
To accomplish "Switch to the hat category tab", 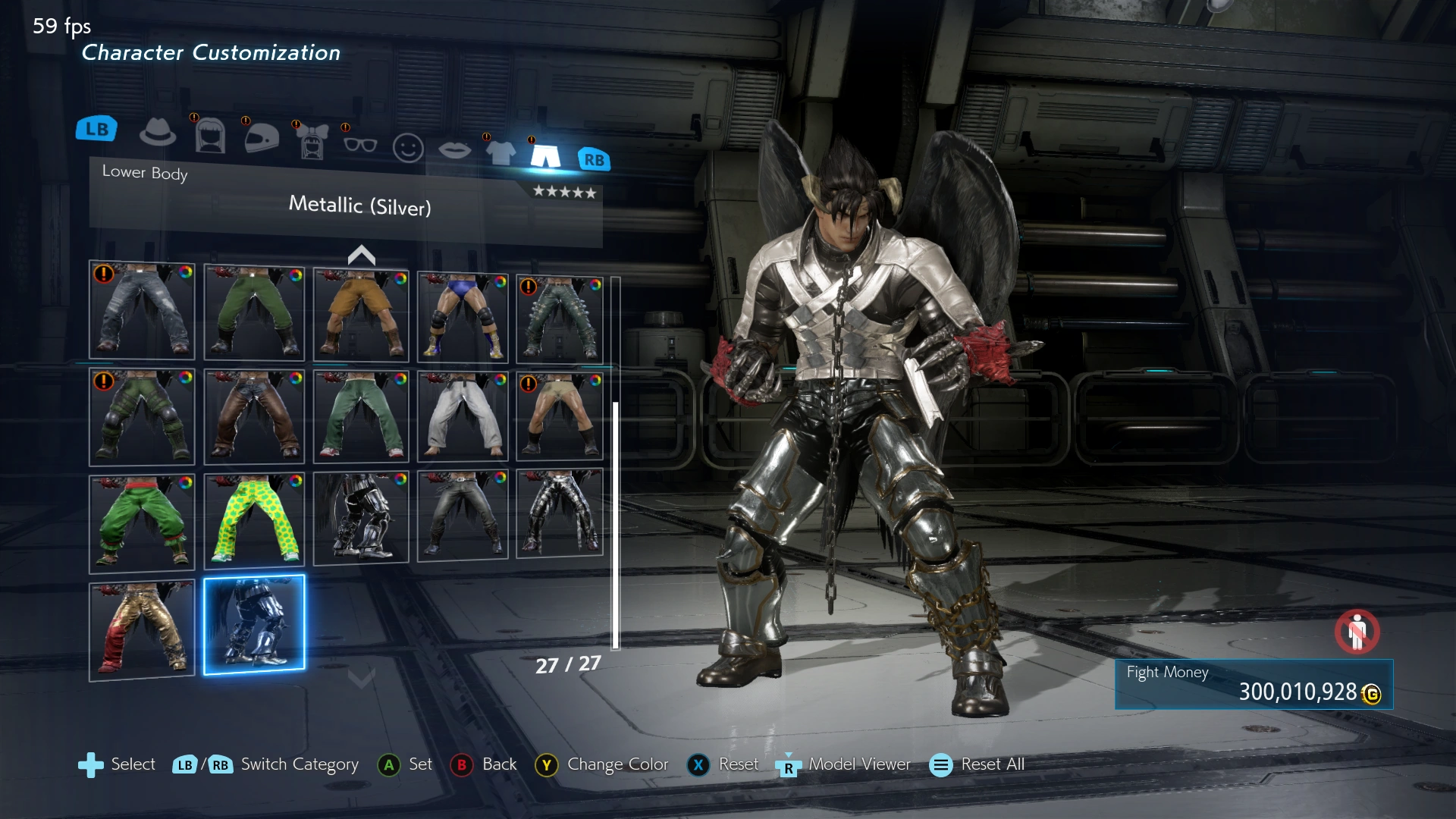I will click(158, 133).
